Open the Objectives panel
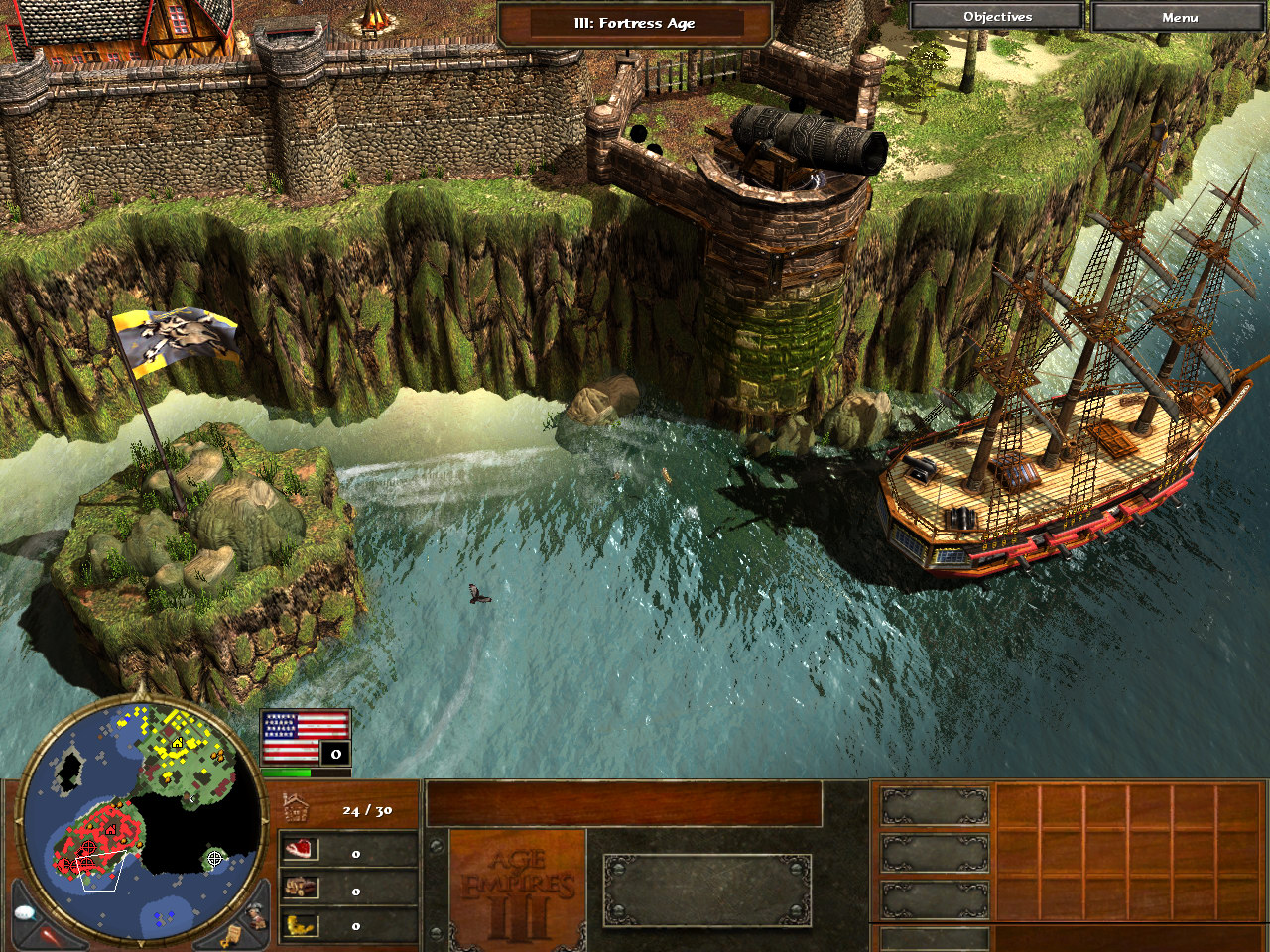1270x952 pixels. (997, 17)
